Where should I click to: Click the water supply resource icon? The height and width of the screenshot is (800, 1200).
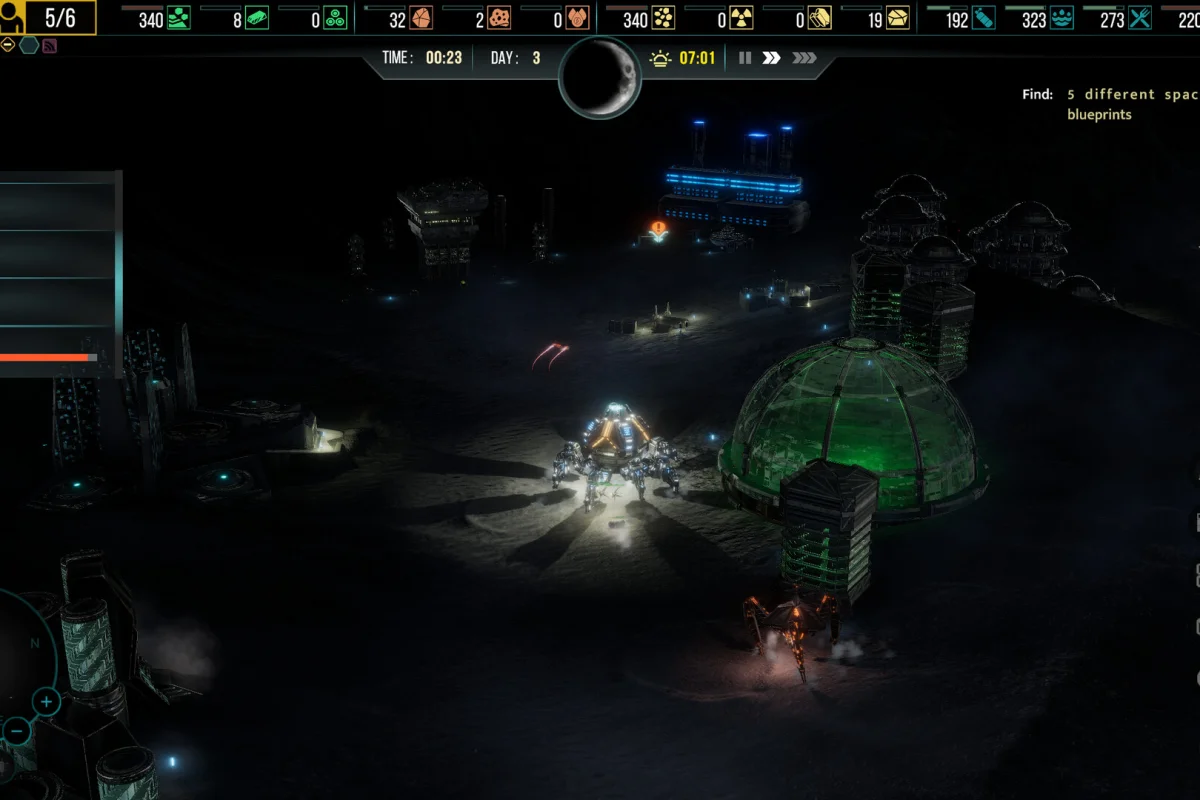tap(1061, 19)
